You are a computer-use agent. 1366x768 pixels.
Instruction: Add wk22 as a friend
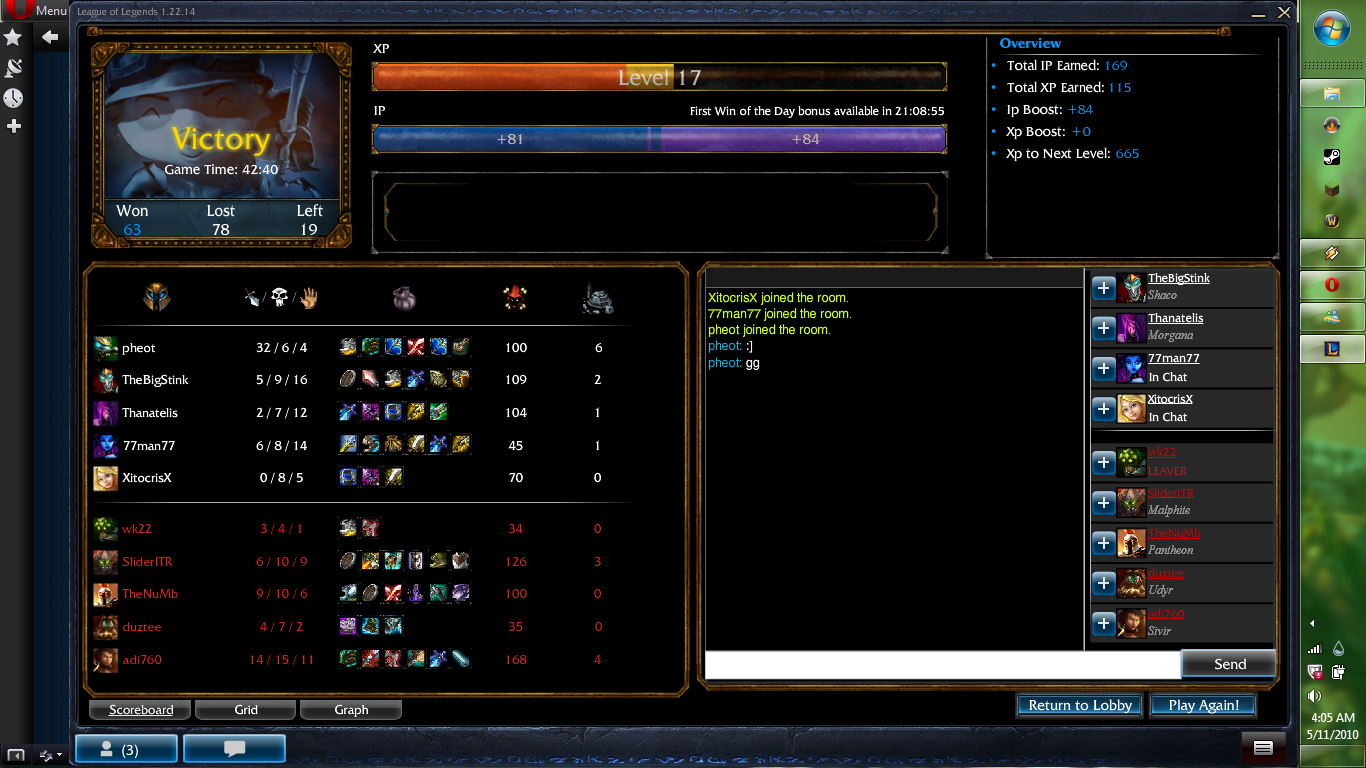1104,463
